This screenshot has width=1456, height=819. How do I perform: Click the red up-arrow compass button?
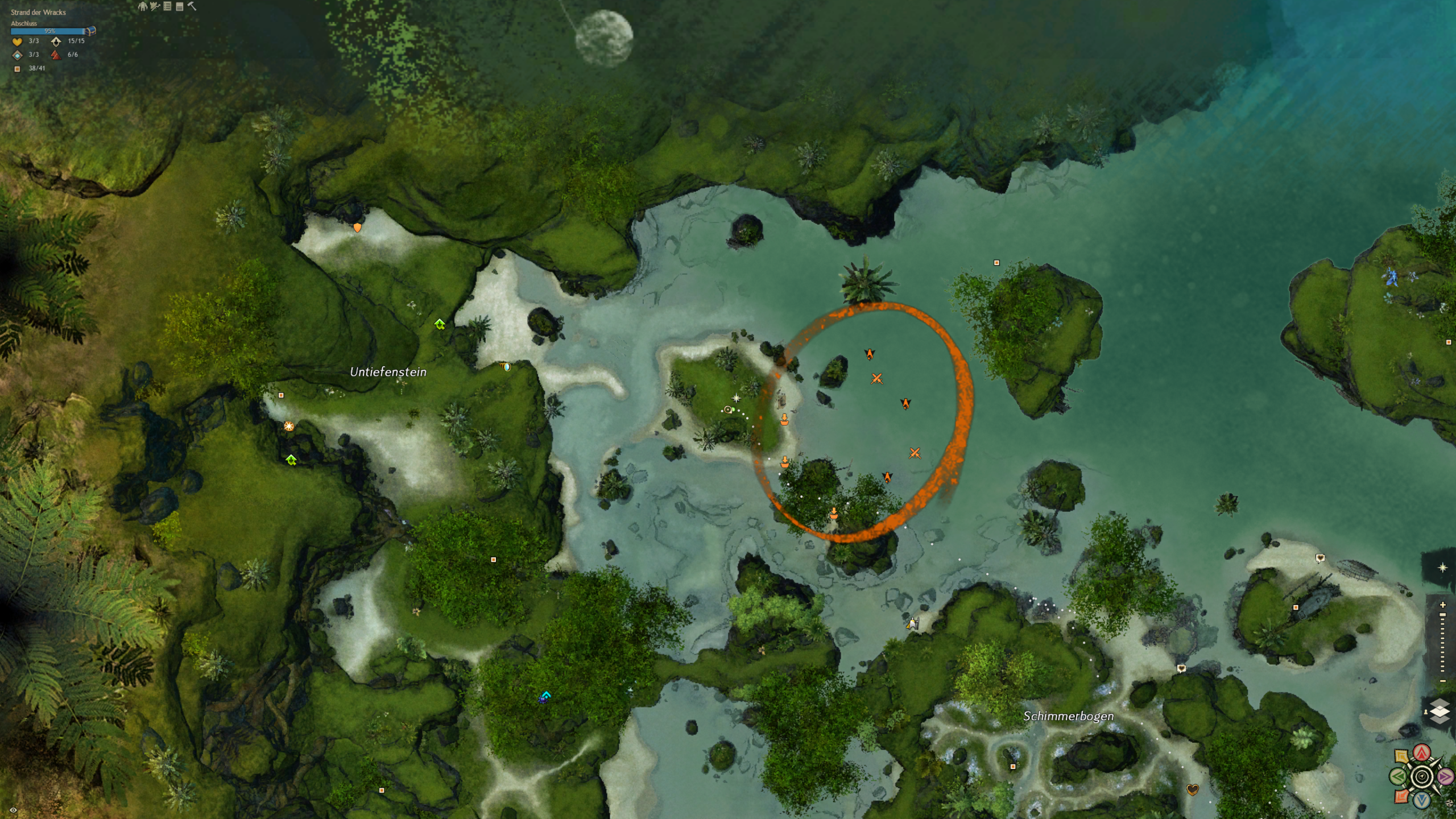coord(1422,753)
